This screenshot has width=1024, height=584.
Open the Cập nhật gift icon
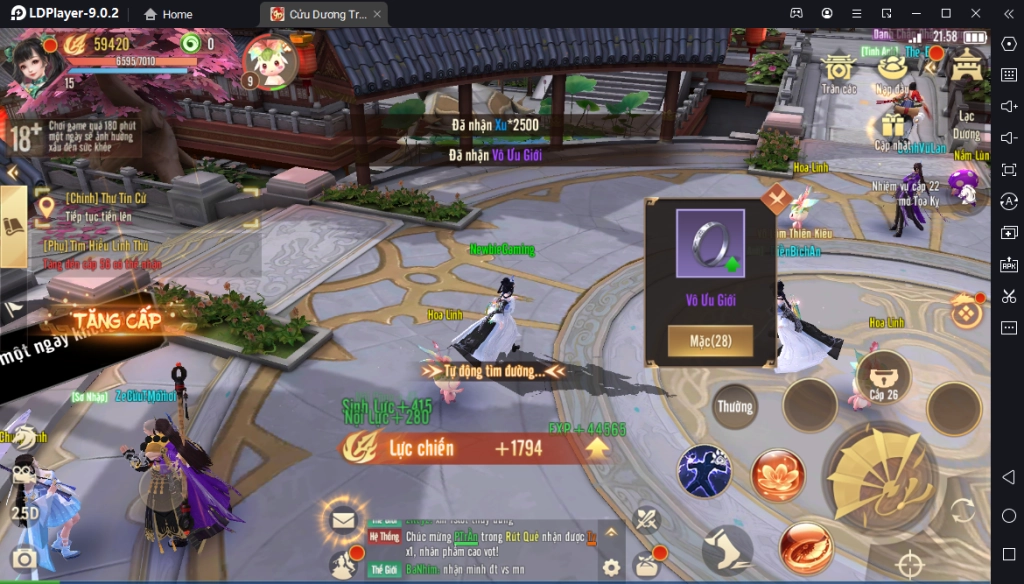tap(893, 127)
